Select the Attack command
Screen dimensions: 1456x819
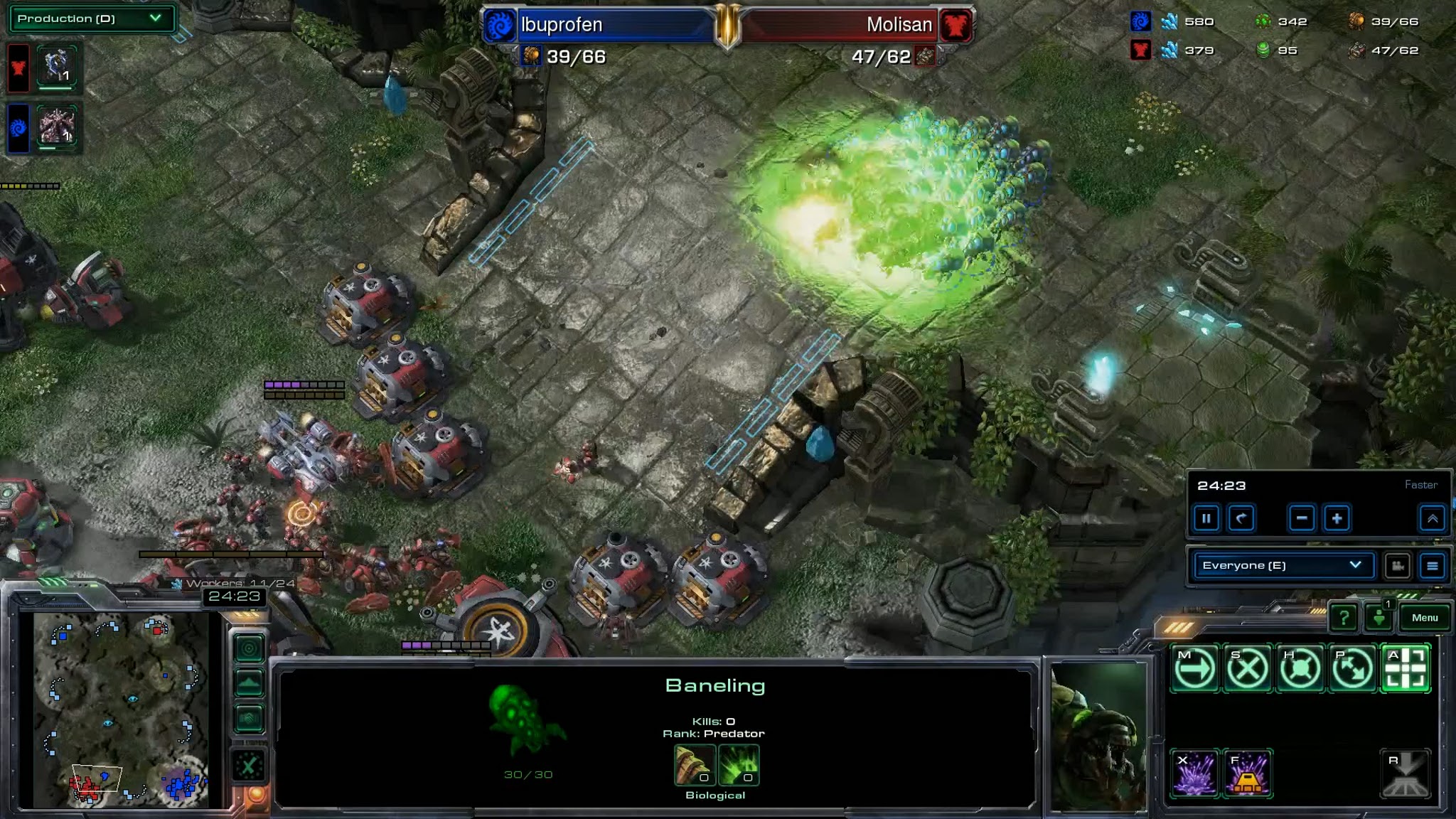tap(1406, 668)
